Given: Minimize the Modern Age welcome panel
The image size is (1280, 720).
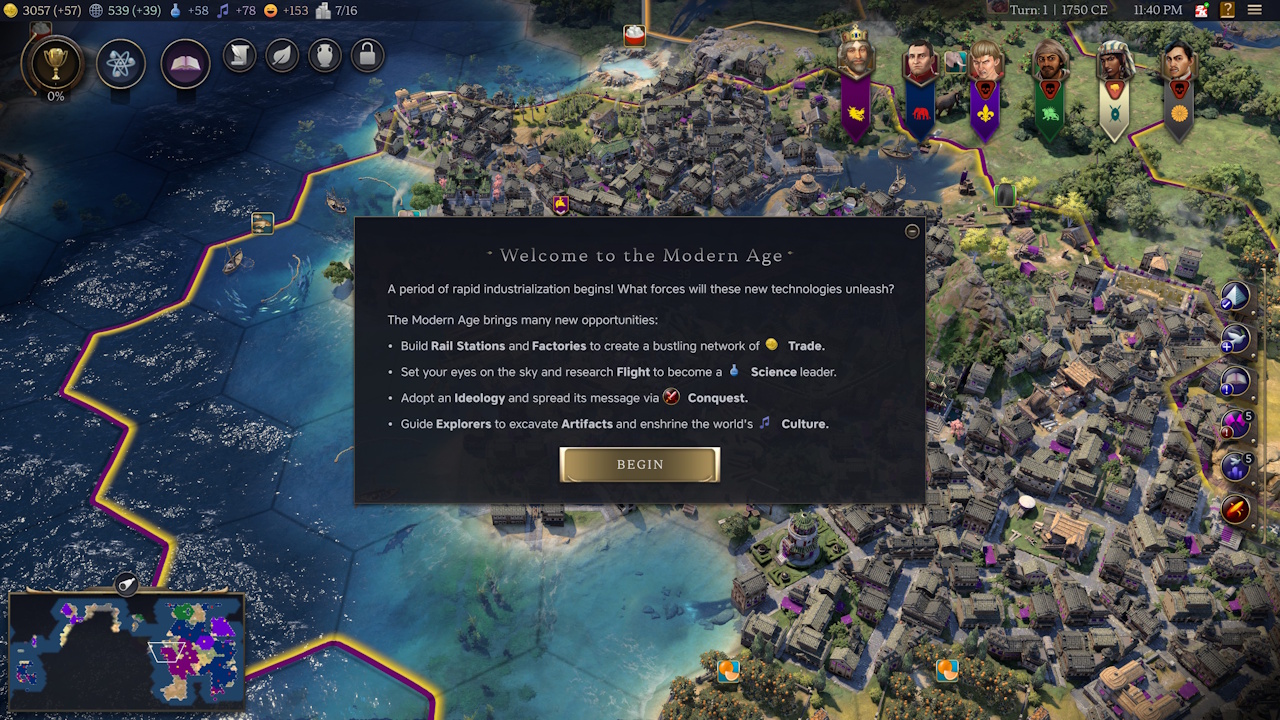Looking at the screenshot, I should tap(912, 231).
